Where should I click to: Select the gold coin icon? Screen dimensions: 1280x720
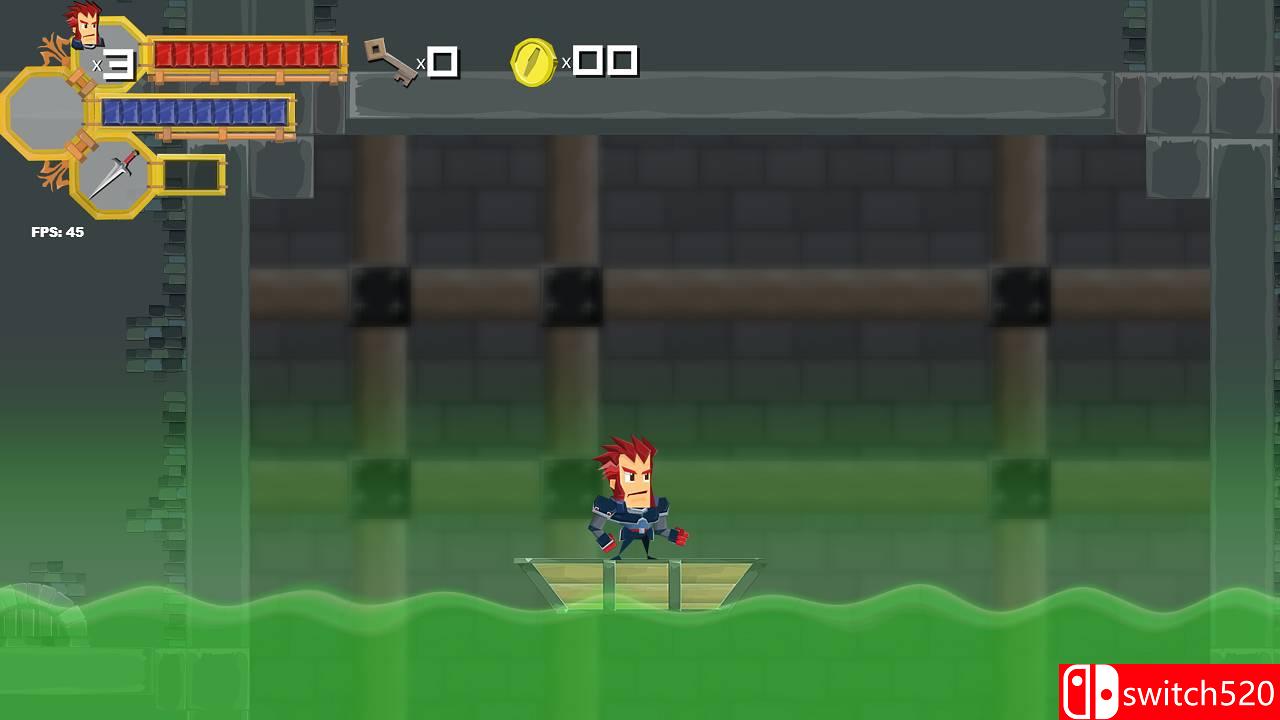pos(533,62)
